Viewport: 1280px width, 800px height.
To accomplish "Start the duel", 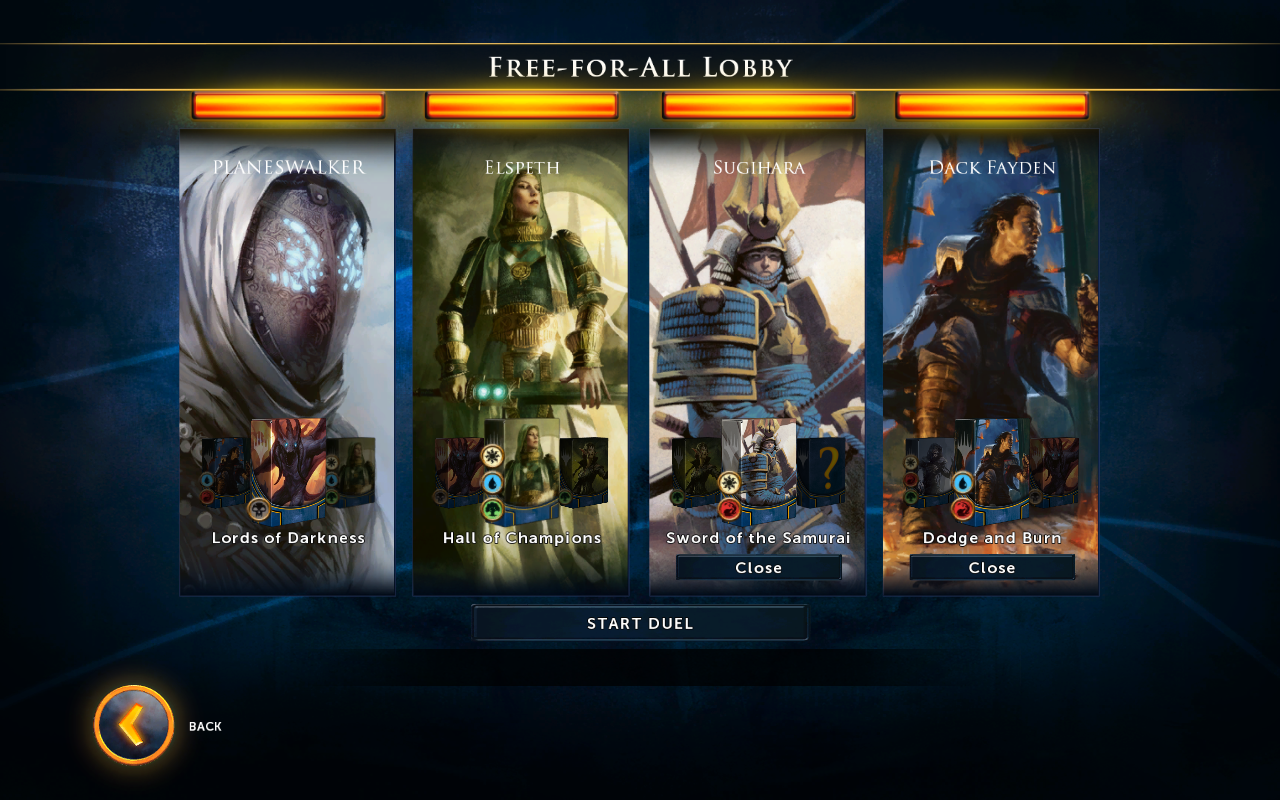I will point(640,623).
